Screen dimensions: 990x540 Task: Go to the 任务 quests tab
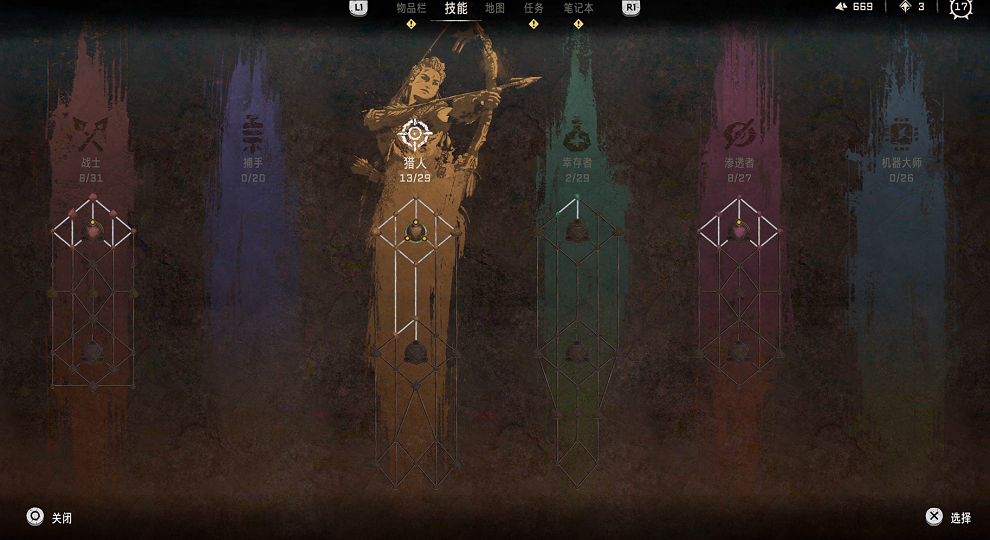point(534,8)
